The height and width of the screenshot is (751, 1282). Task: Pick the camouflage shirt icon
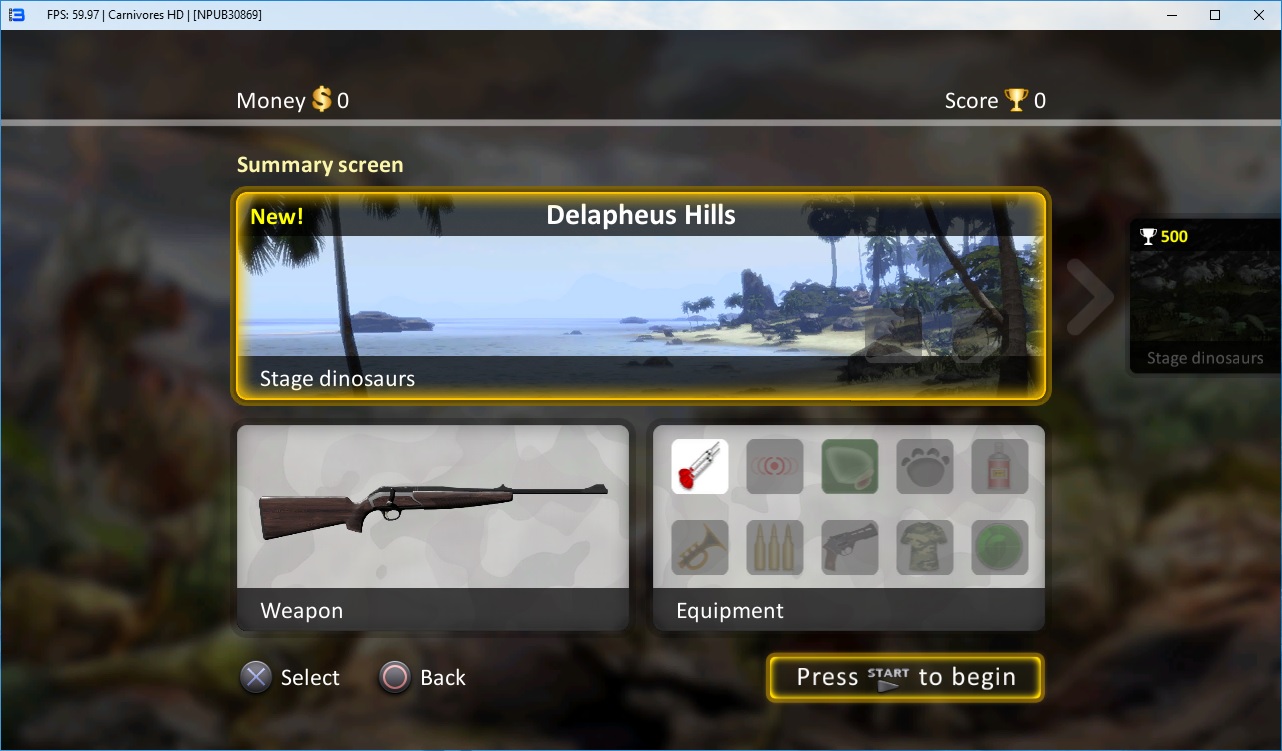925,547
